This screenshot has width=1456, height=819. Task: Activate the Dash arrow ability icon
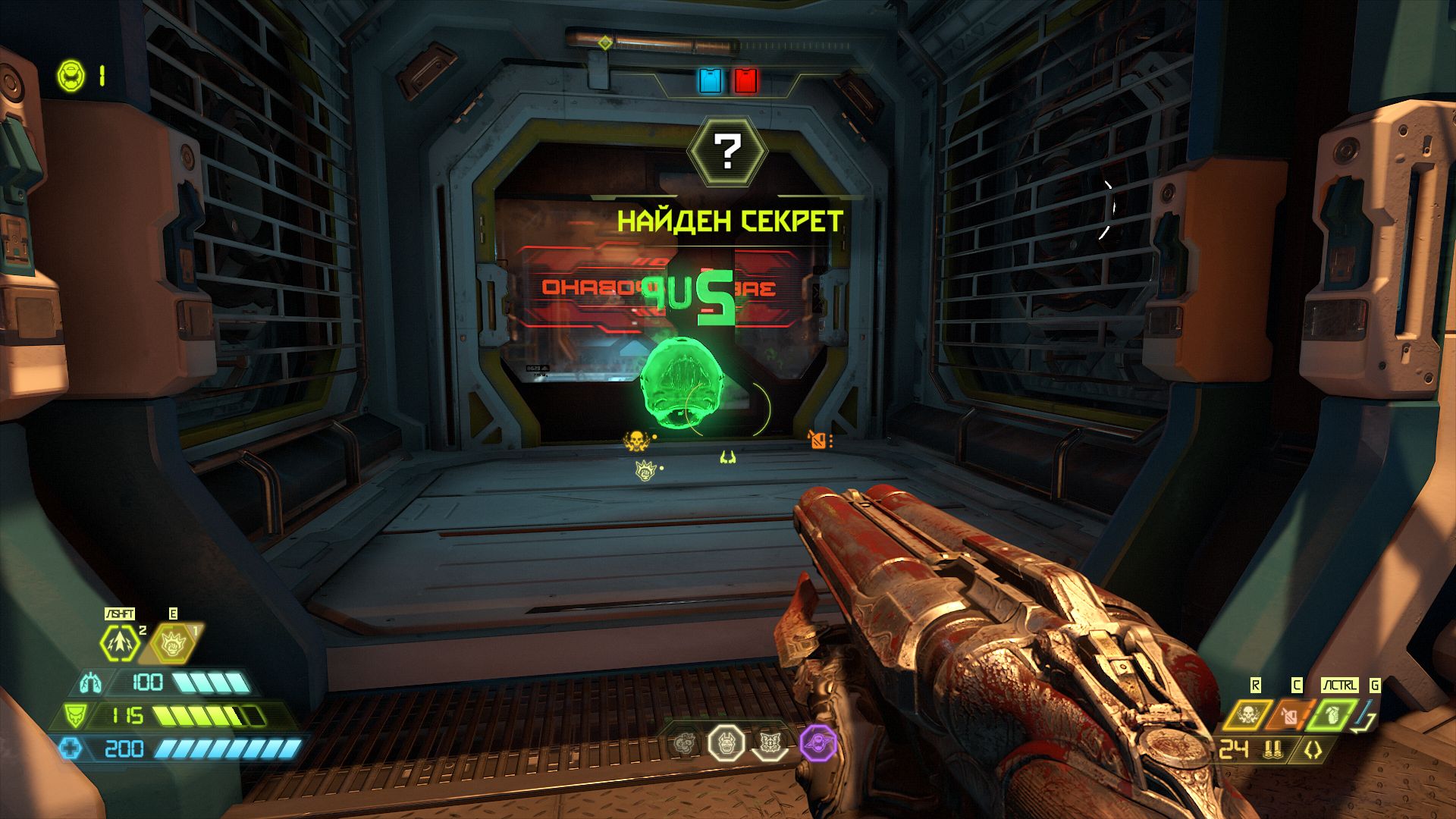click(121, 643)
